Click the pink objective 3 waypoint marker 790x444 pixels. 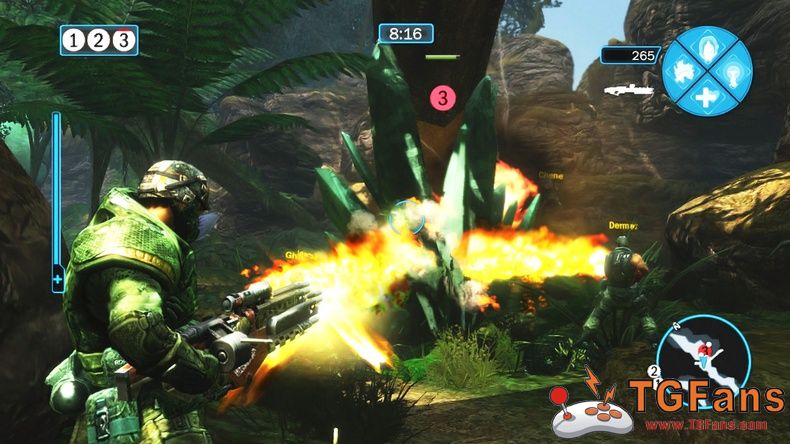click(443, 97)
